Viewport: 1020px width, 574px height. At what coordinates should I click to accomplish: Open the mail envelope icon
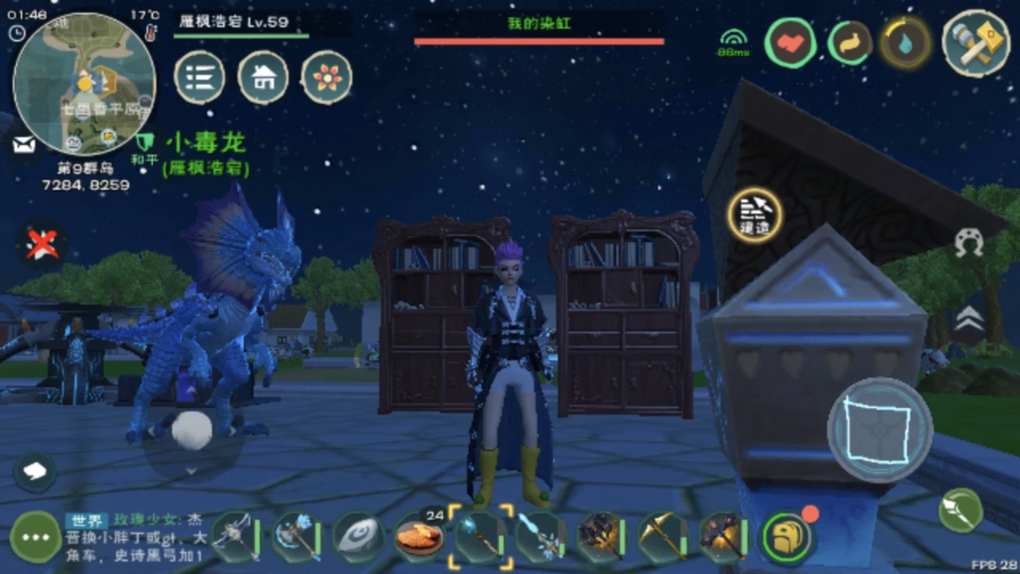(24, 145)
